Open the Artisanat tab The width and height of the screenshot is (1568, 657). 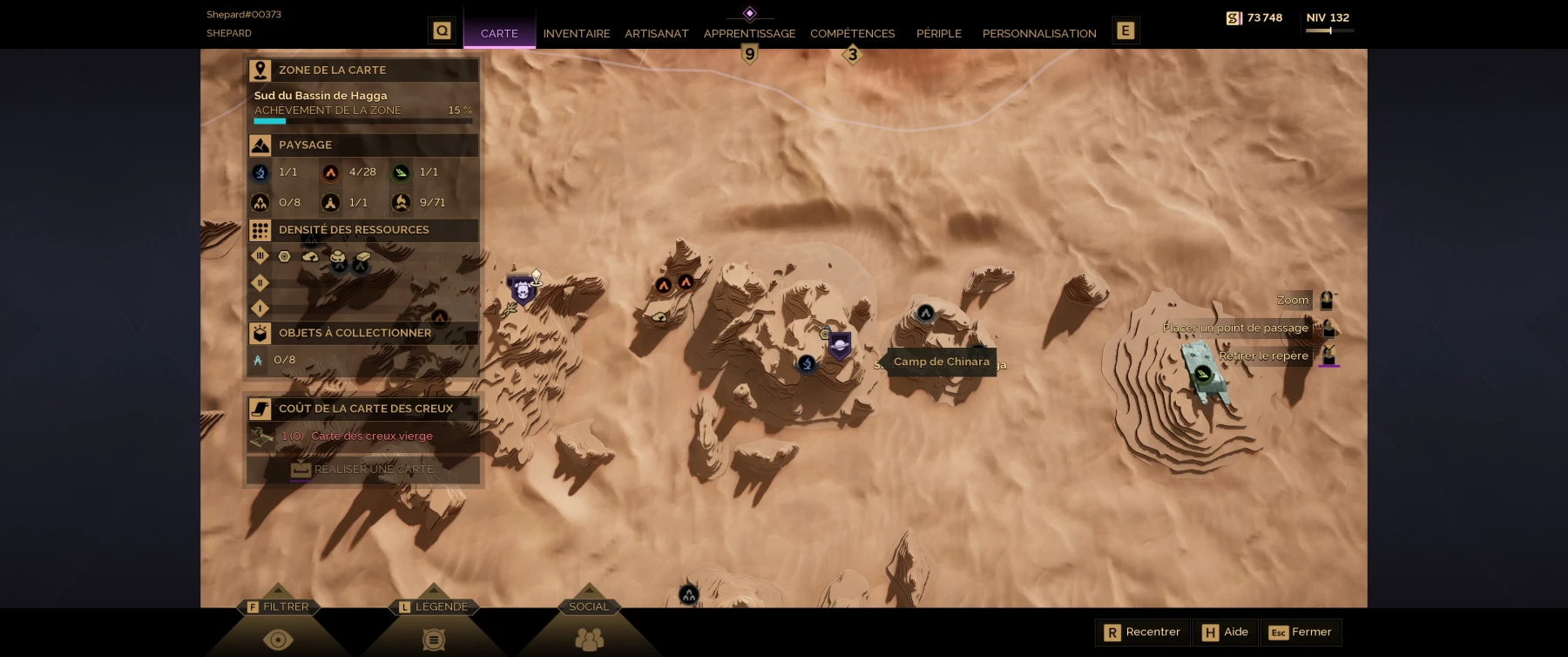click(656, 33)
